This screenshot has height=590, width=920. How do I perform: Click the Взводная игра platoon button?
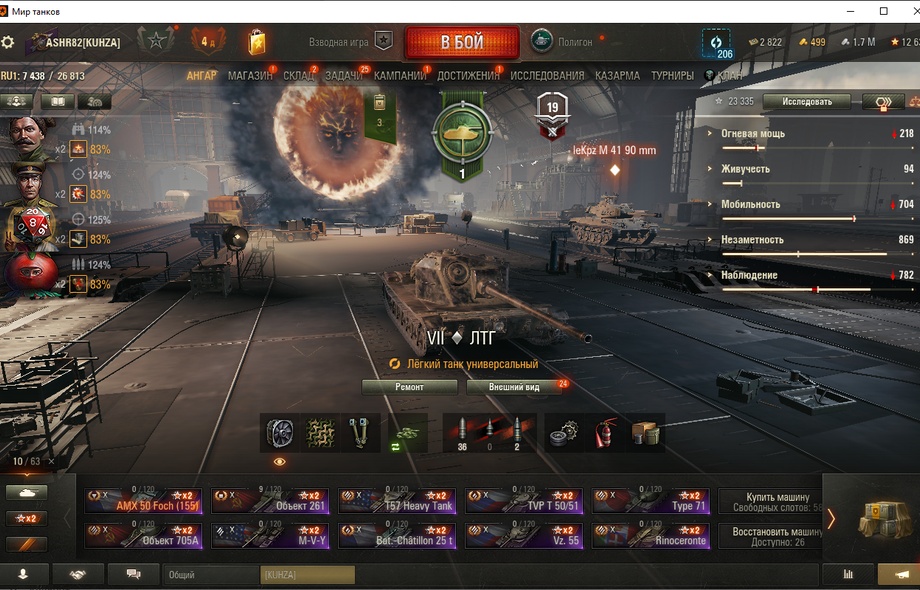(350, 42)
